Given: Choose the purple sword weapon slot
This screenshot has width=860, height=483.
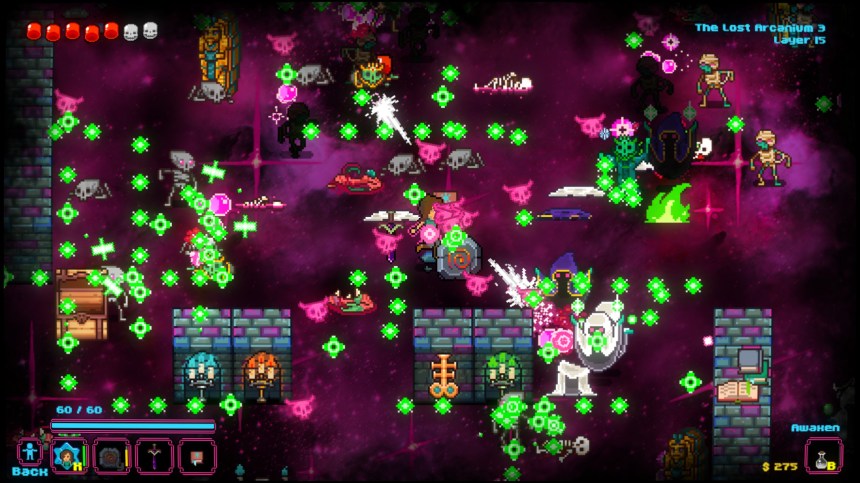Looking at the screenshot, I should (154, 455).
